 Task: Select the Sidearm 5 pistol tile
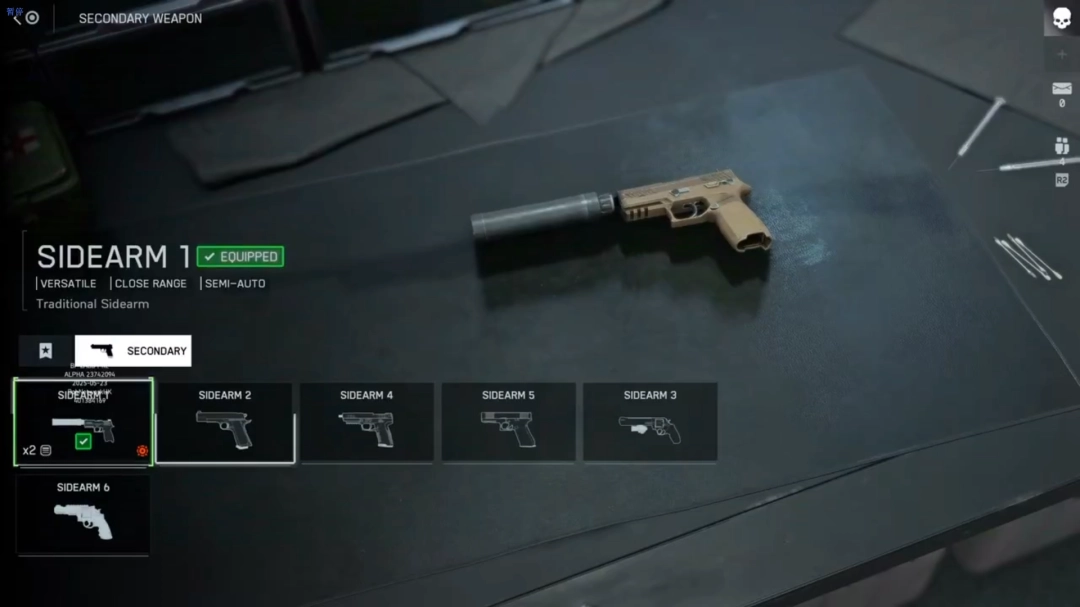click(x=508, y=422)
